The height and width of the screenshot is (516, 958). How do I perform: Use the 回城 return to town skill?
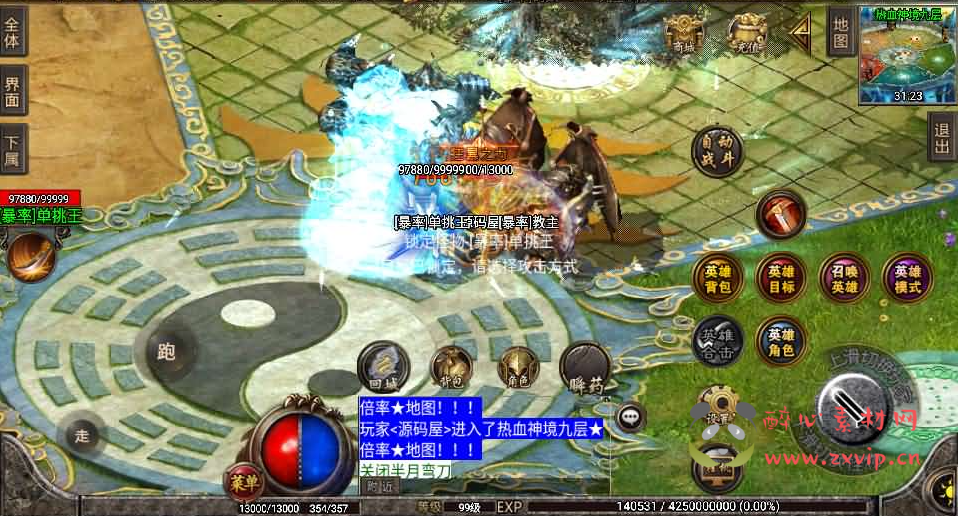pyautogui.click(x=383, y=367)
